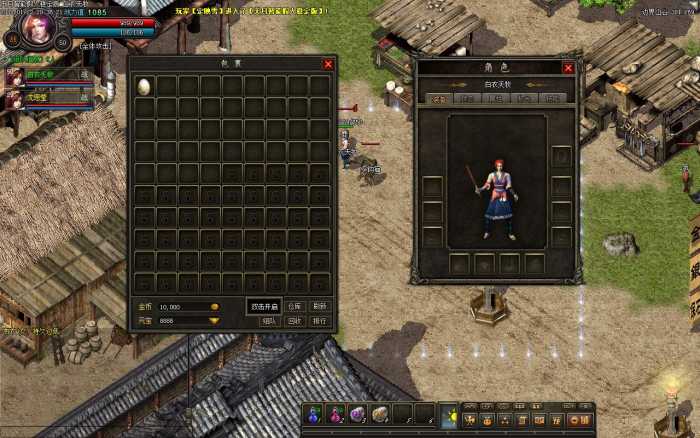
Task: Use the purple stone in hotbar slot 3
Action: coord(357,414)
